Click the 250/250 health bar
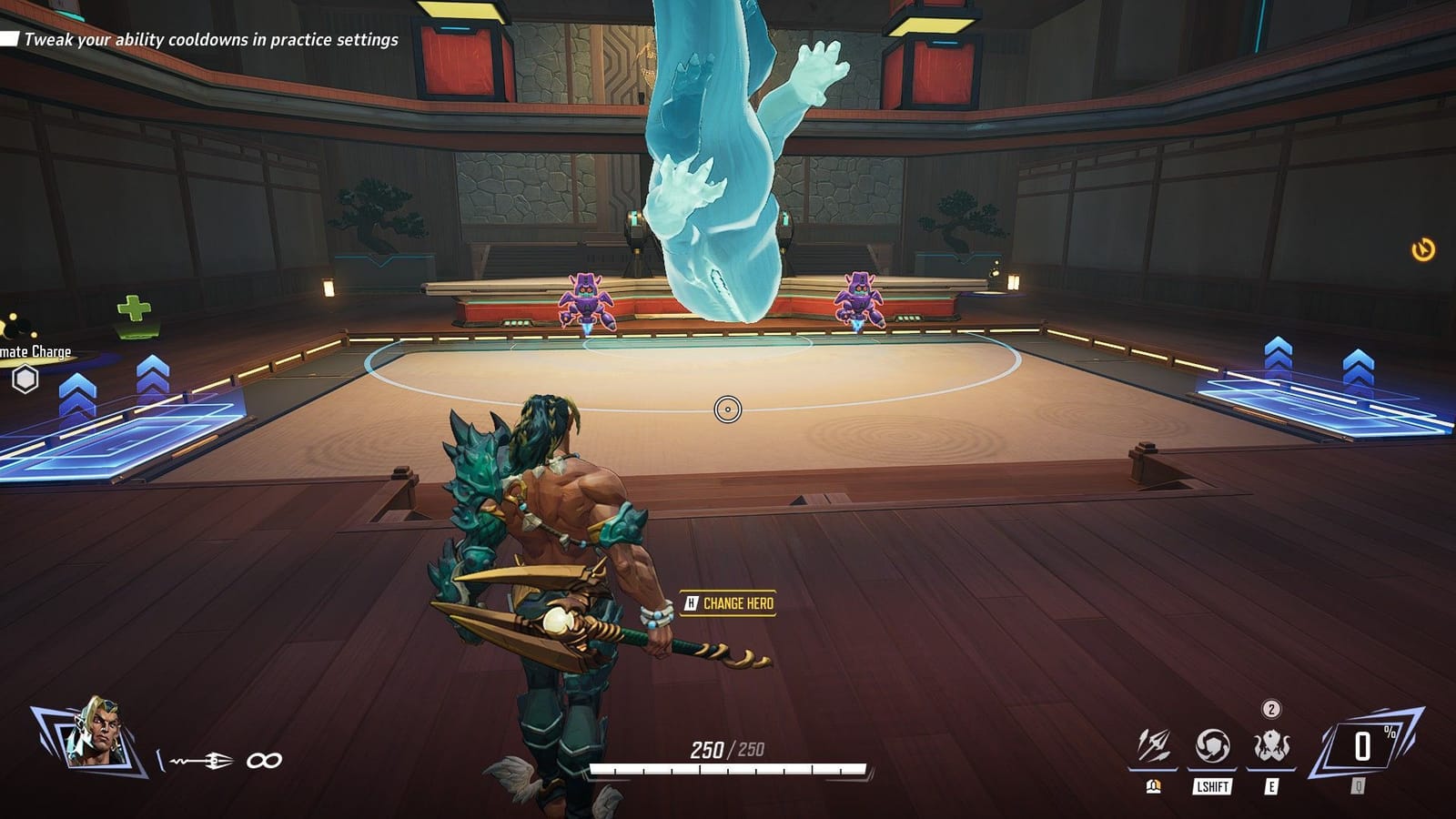The width and height of the screenshot is (1456, 819). pyautogui.click(x=728, y=769)
